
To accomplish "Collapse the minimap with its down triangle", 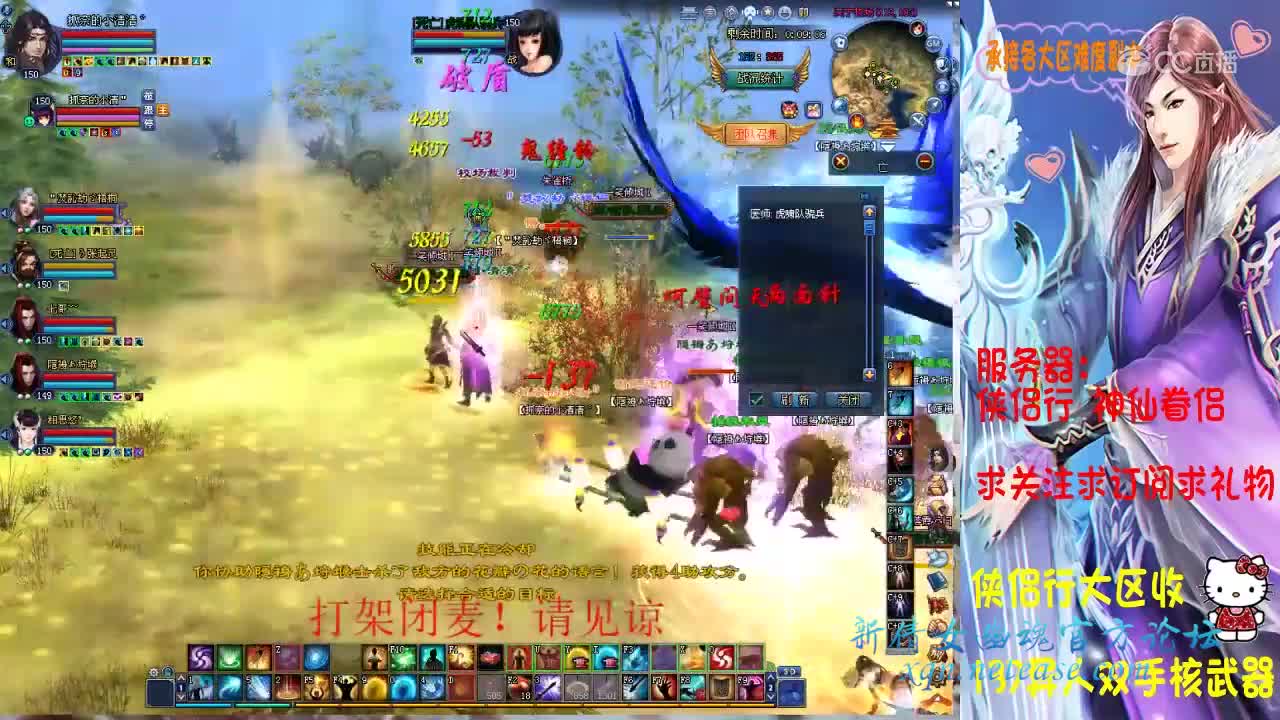I will click(x=887, y=145).
